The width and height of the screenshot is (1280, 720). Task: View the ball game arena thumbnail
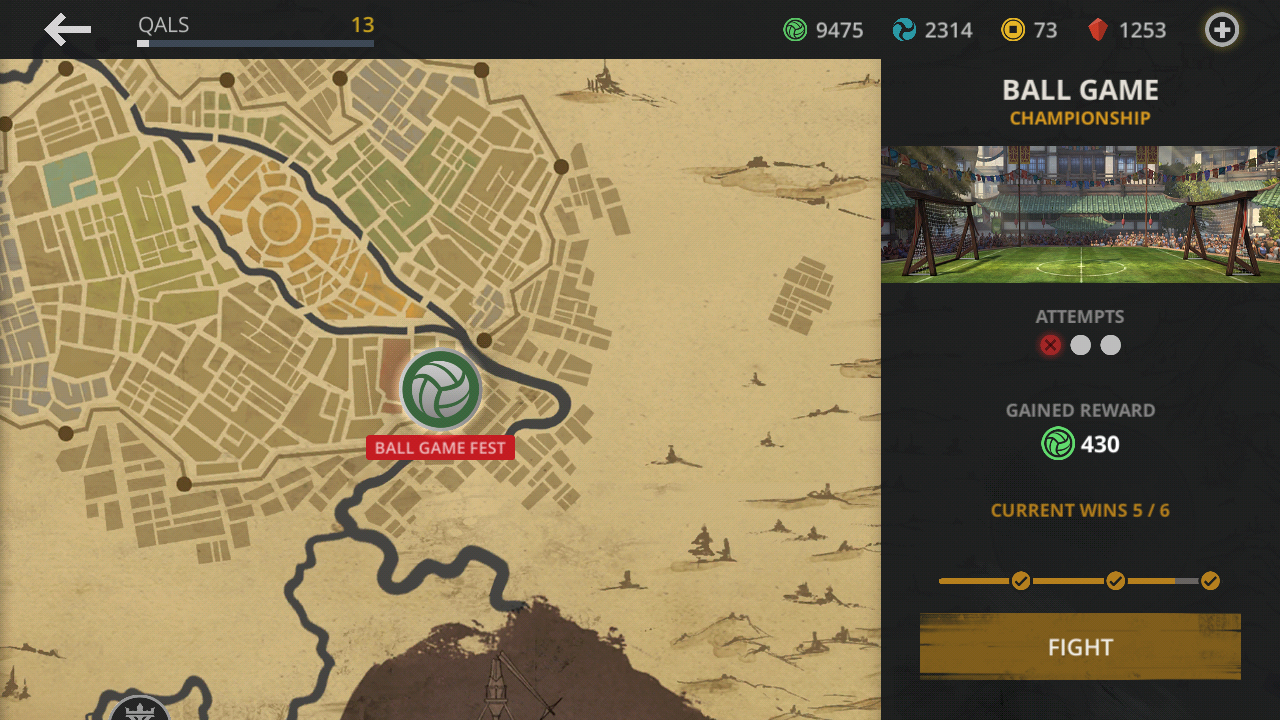pos(1080,215)
